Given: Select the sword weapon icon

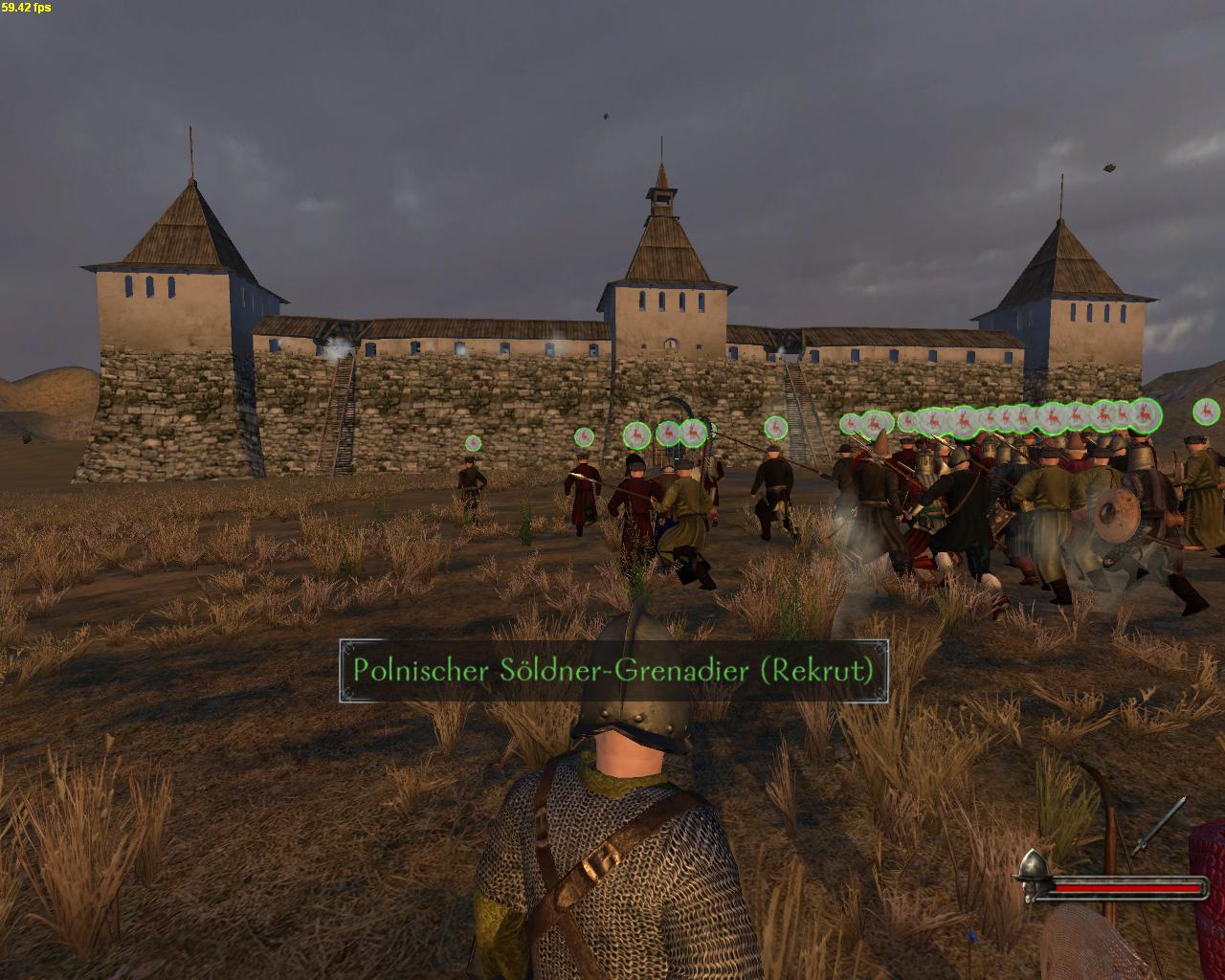Looking at the screenshot, I should tap(1159, 825).
